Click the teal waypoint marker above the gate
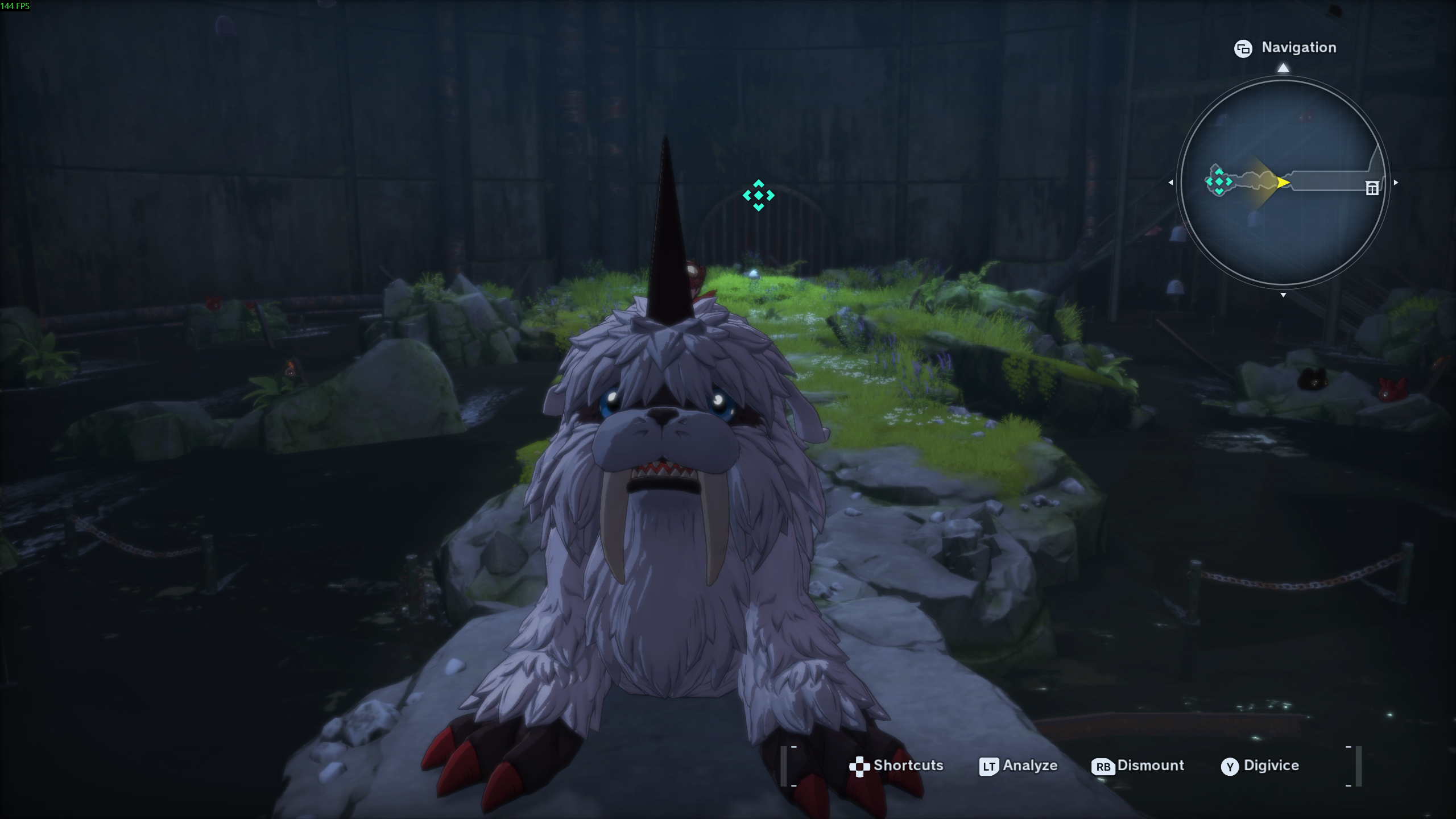Viewport: 1456px width, 819px height. (758, 196)
